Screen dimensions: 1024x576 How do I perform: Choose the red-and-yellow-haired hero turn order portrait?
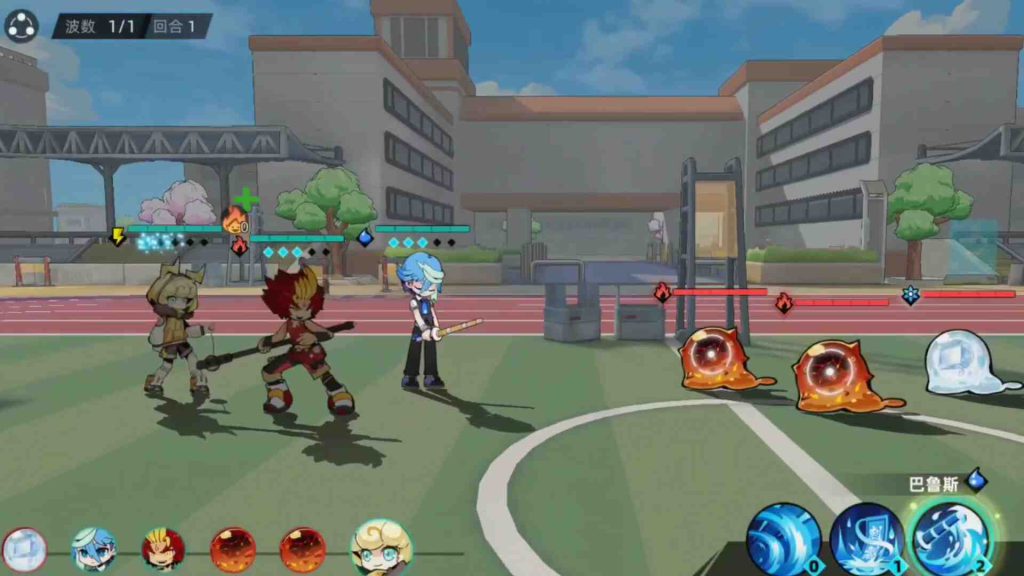(x=163, y=549)
